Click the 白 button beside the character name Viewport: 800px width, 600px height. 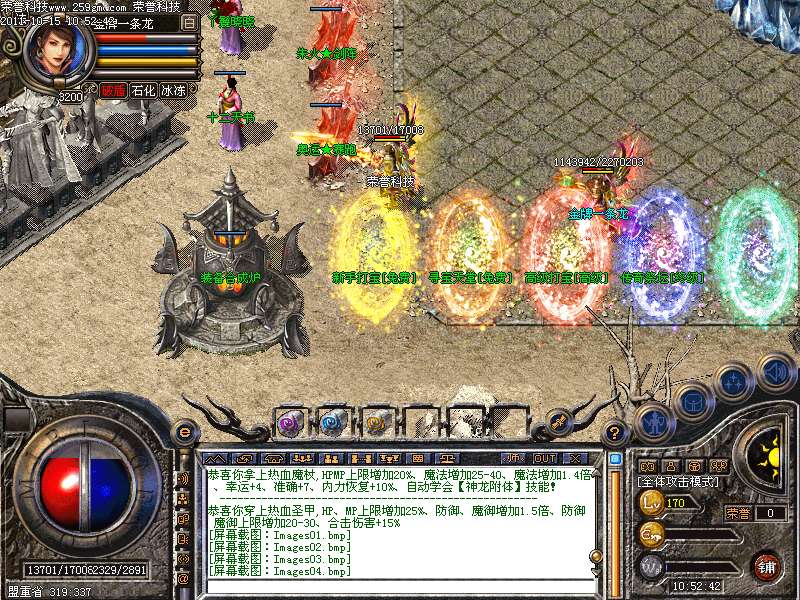pos(190,21)
